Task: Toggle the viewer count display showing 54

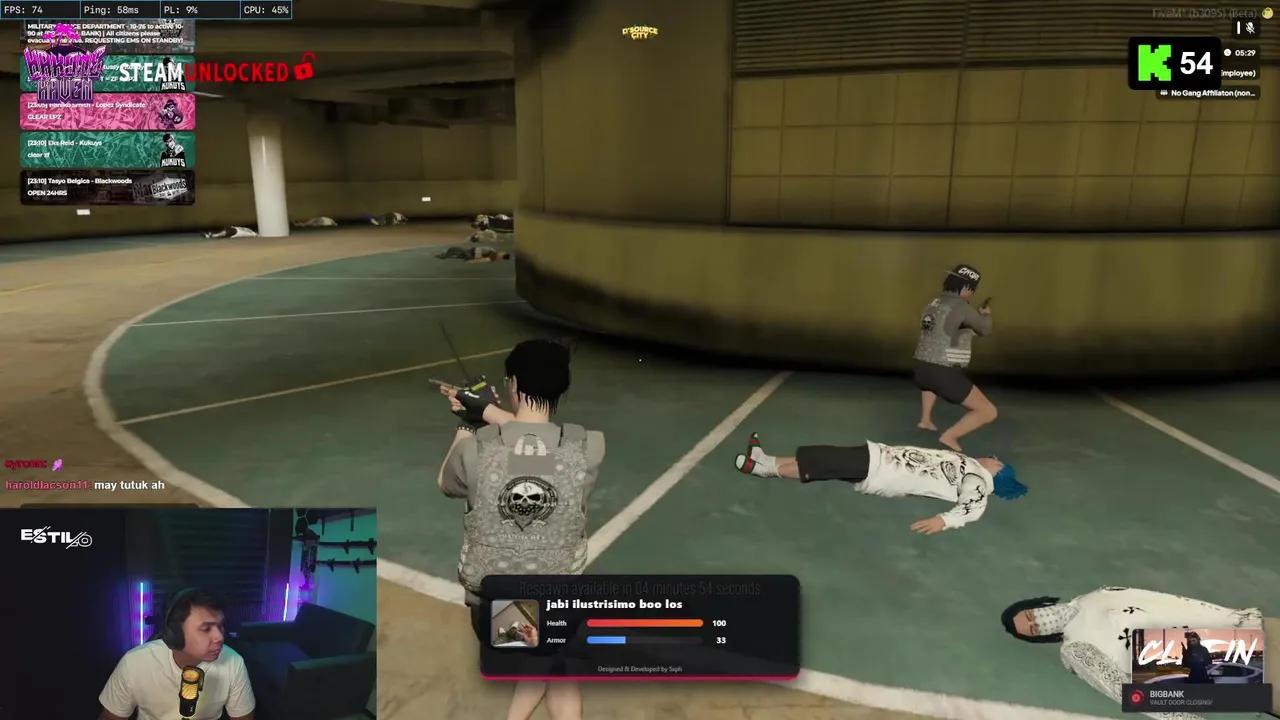Action: coord(1196,61)
